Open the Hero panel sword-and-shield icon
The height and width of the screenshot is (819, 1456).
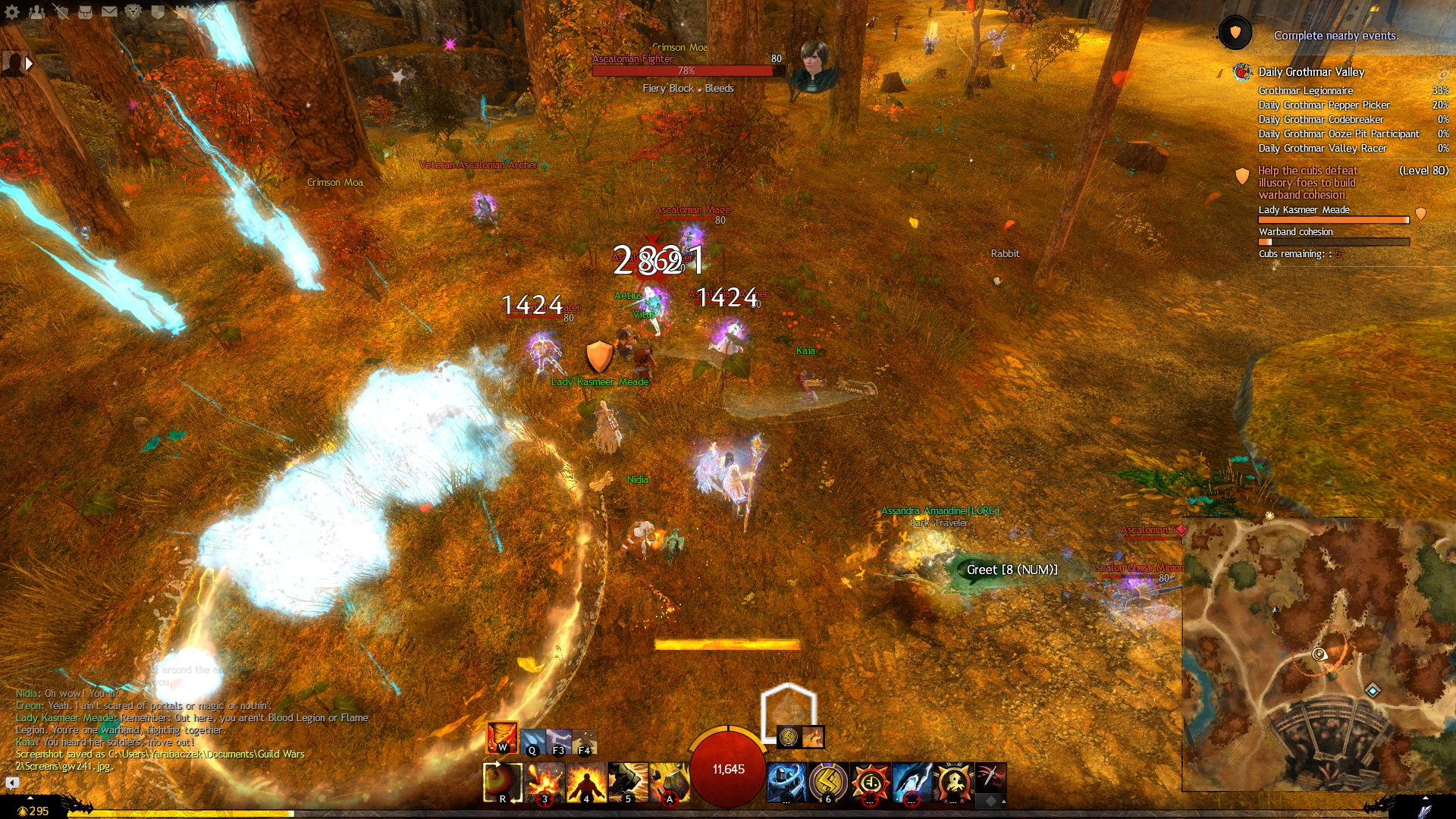[x=61, y=11]
